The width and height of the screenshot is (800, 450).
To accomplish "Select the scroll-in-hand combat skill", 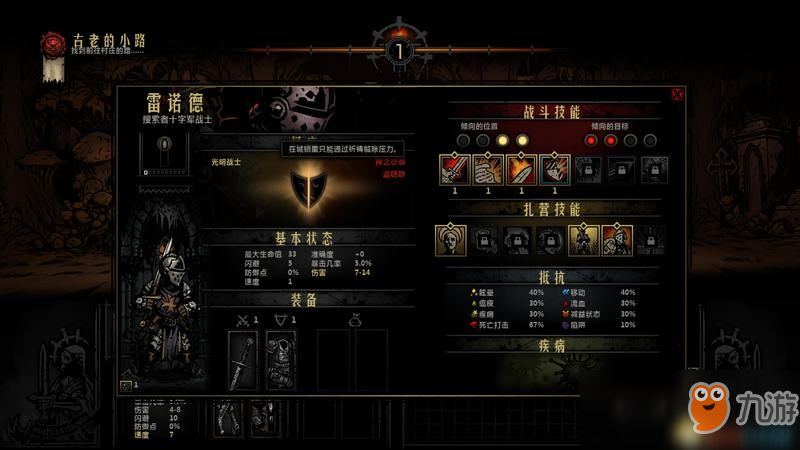I will point(488,170).
